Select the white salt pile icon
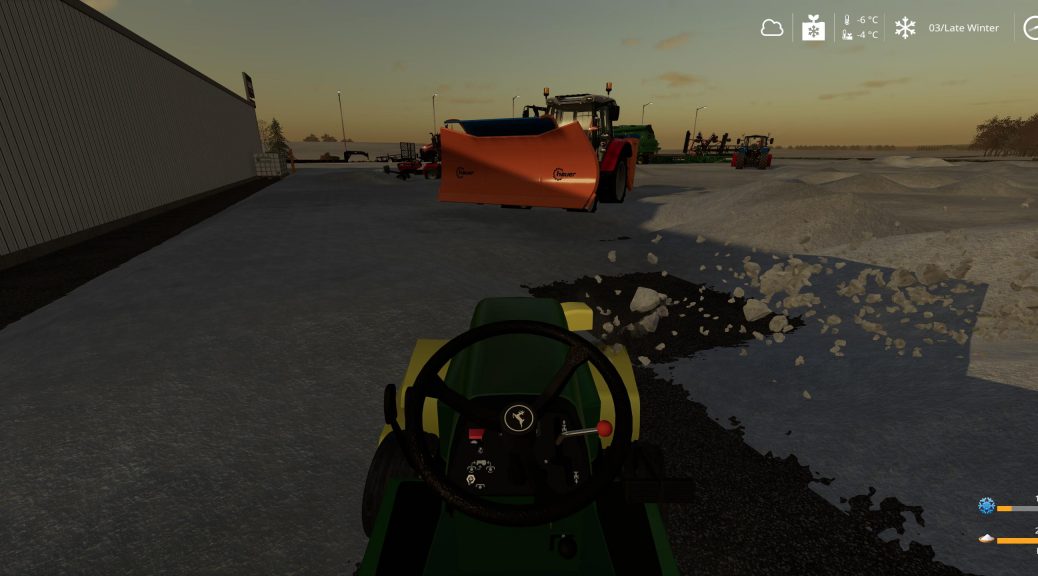 pyautogui.click(x=986, y=539)
